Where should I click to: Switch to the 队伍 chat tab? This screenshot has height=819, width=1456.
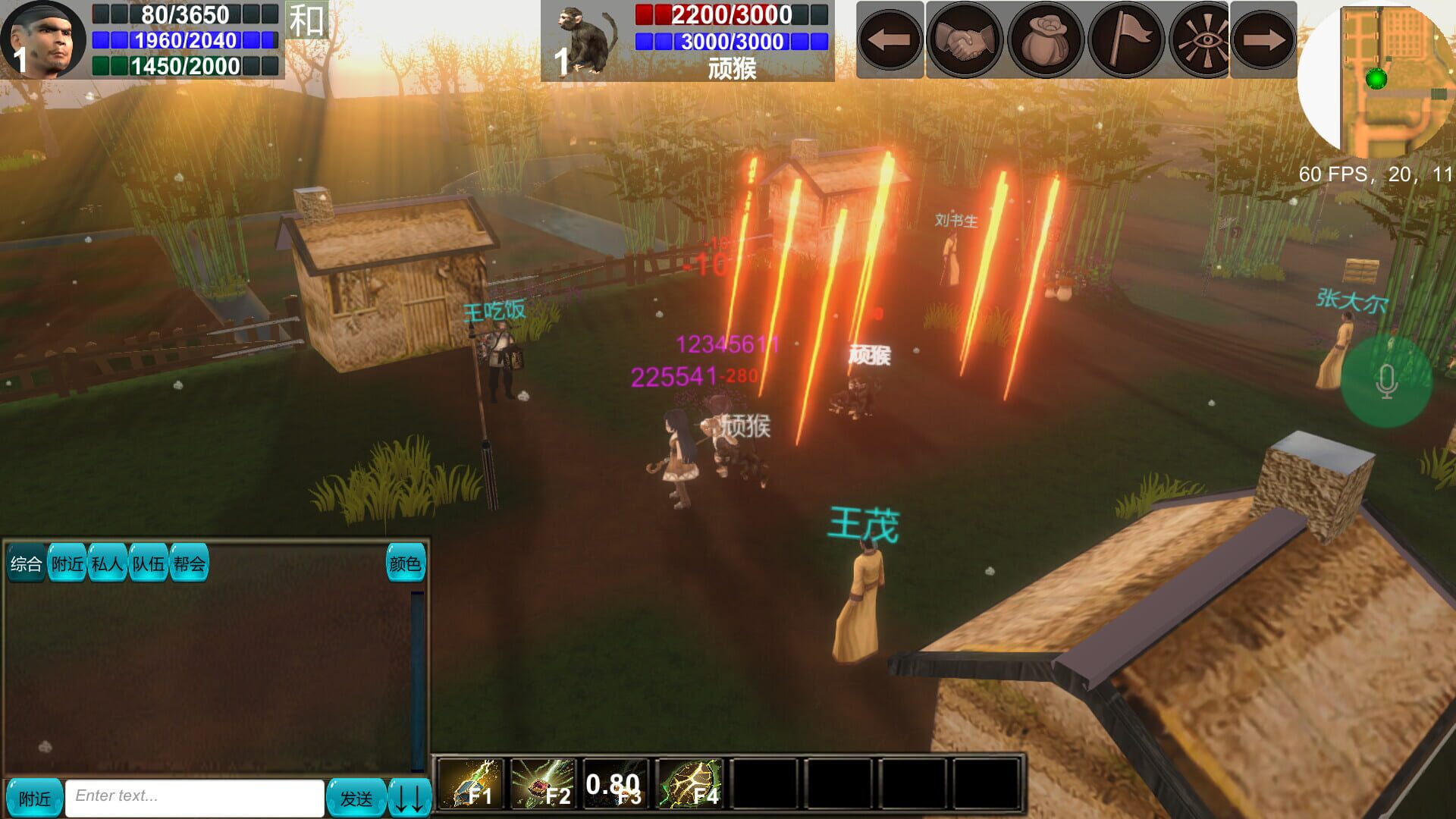pyautogui.click(x=149, y=564)
